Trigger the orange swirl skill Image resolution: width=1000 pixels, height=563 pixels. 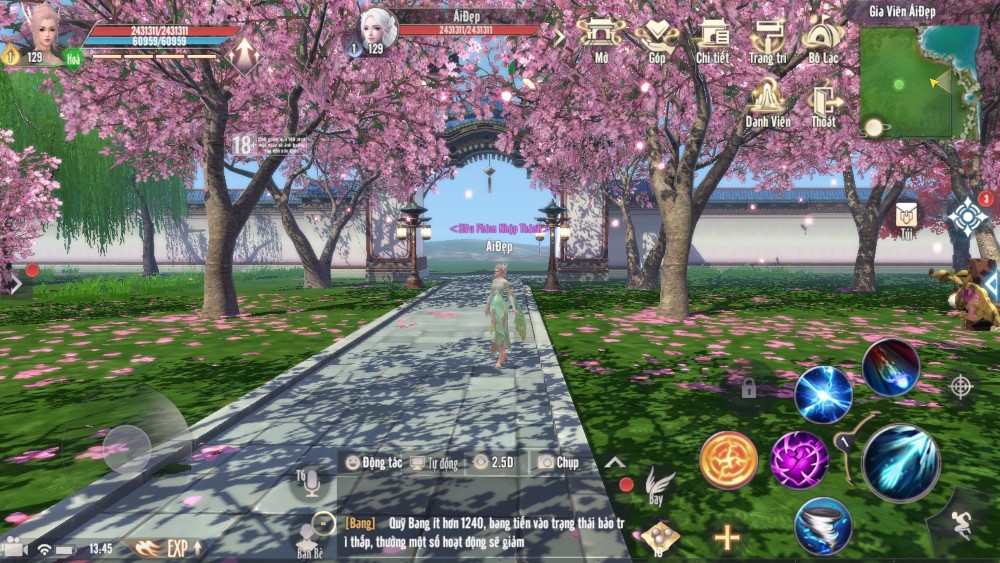point(728,460)
